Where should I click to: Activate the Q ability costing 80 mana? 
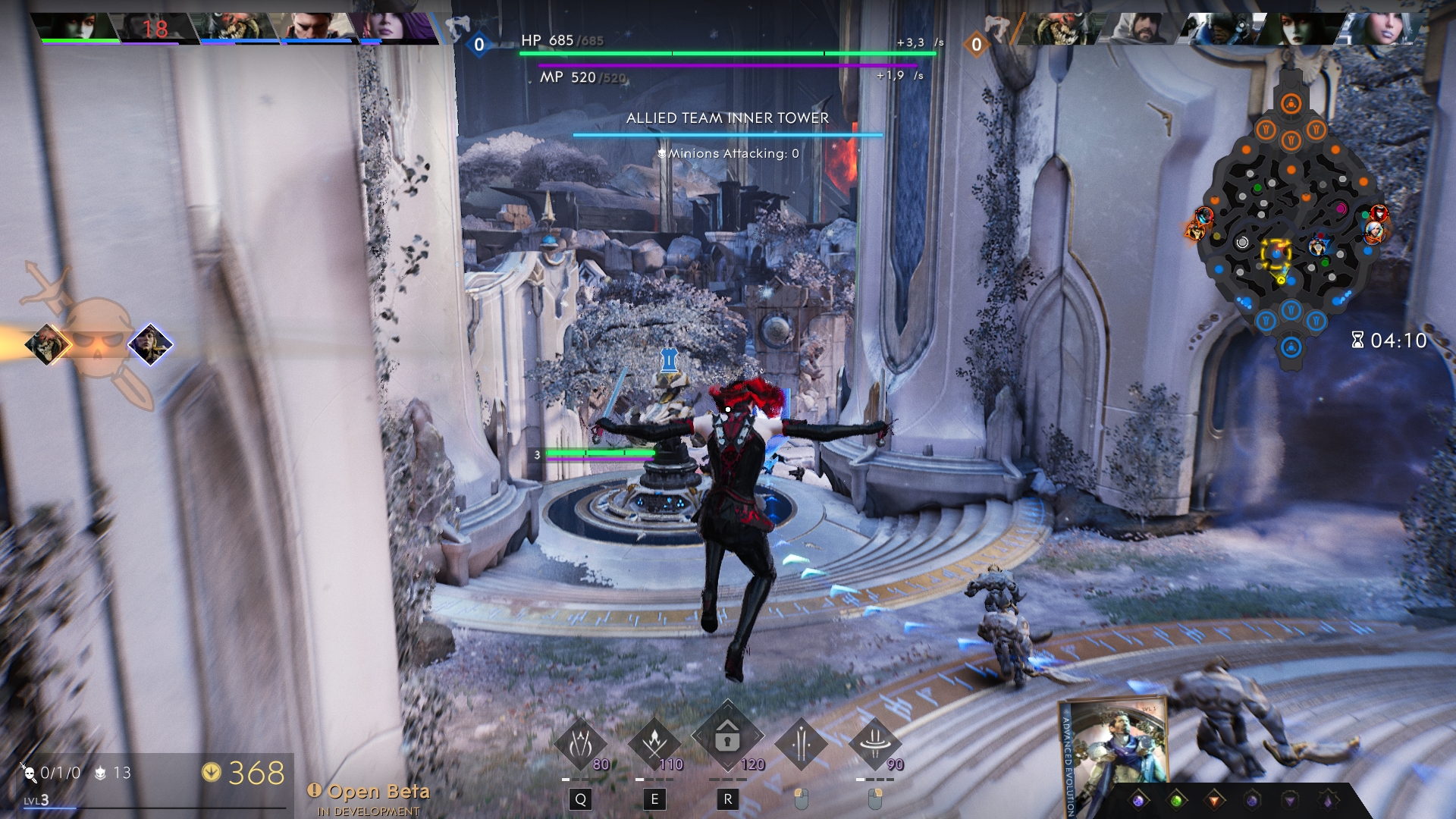(x=581, y=744)
